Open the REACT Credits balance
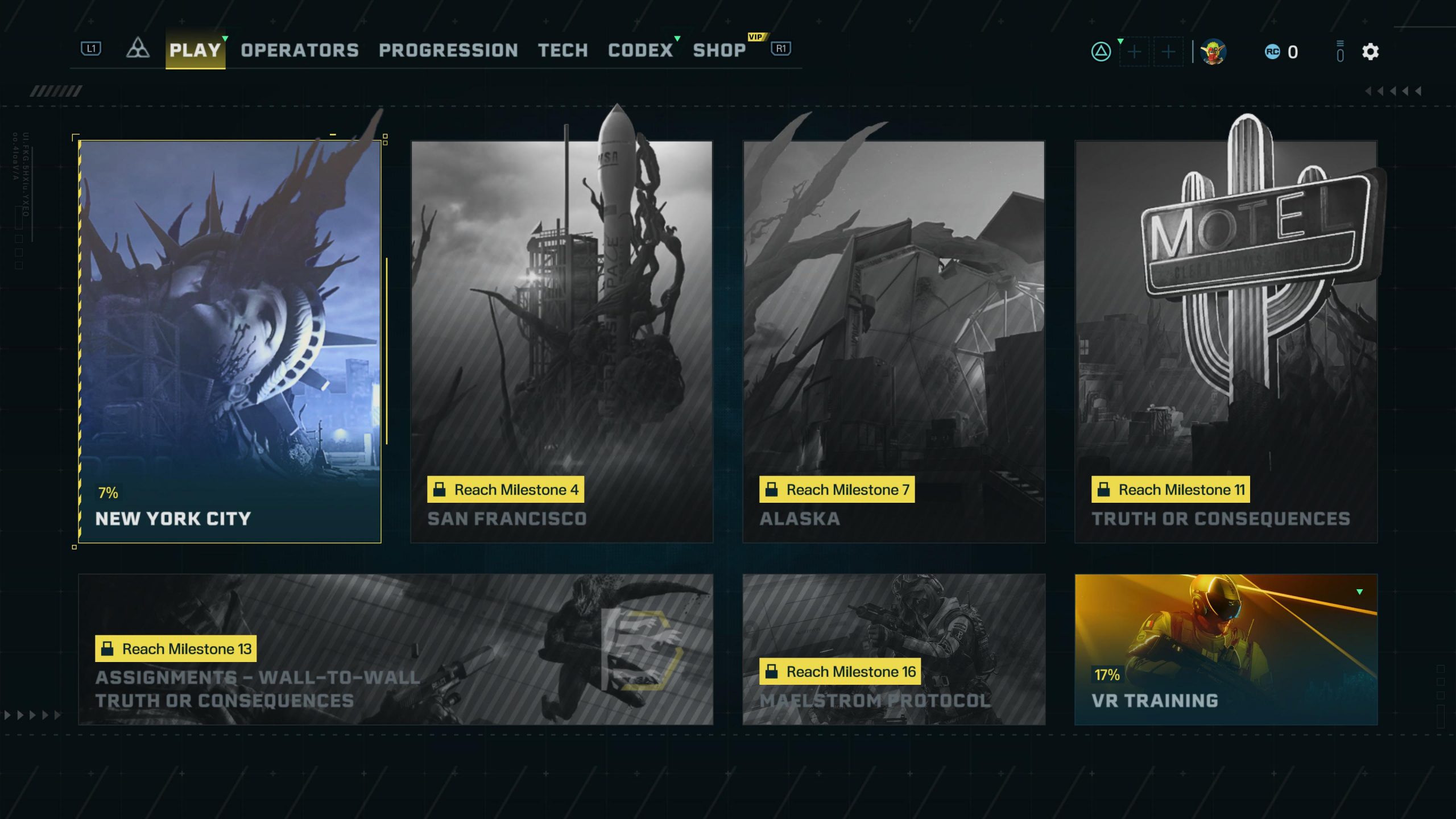The width and height of the screenshot is (1456, 819). (1282, 52)
